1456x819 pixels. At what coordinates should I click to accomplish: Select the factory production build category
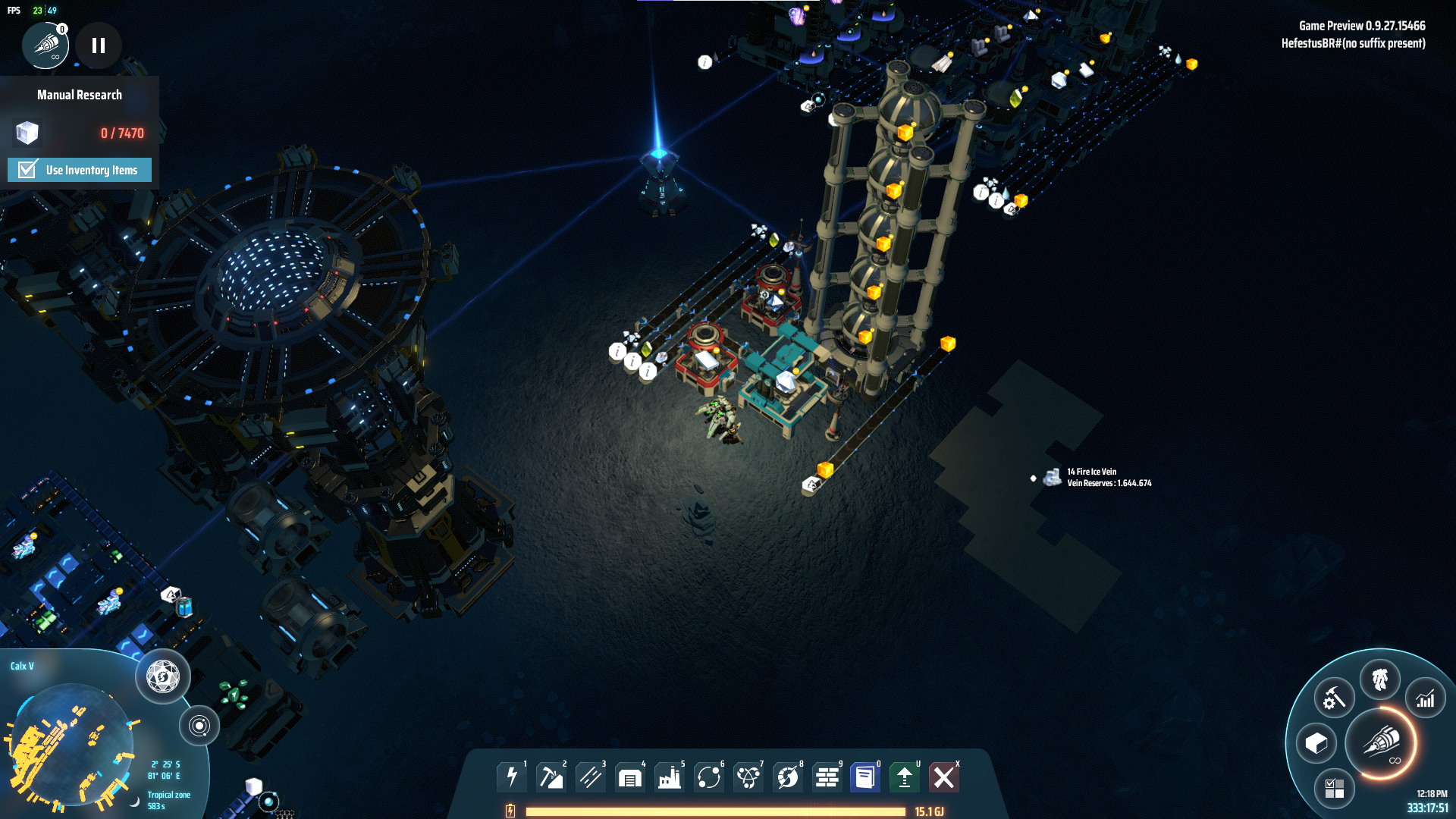click(x=670, y=777)
